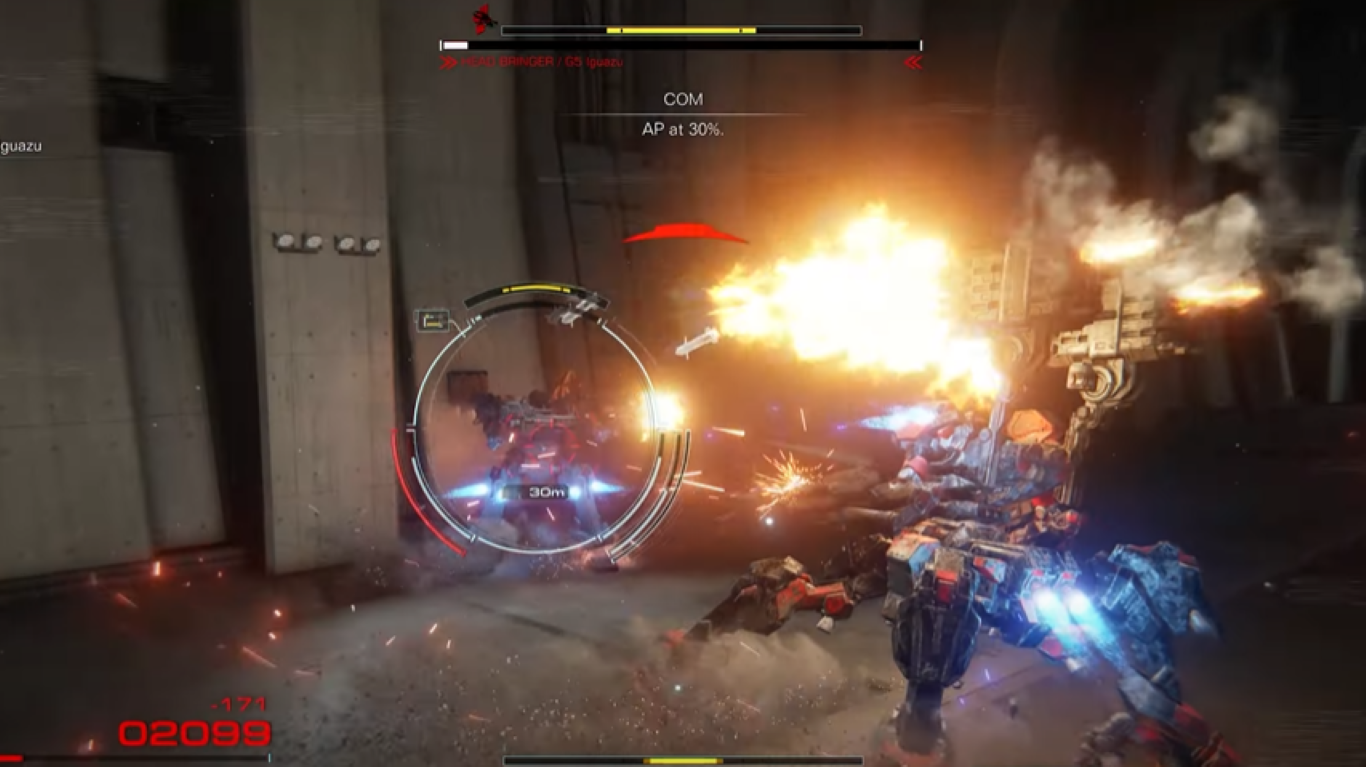
Task: Expand the COM message panel
Action: point(683,113)
